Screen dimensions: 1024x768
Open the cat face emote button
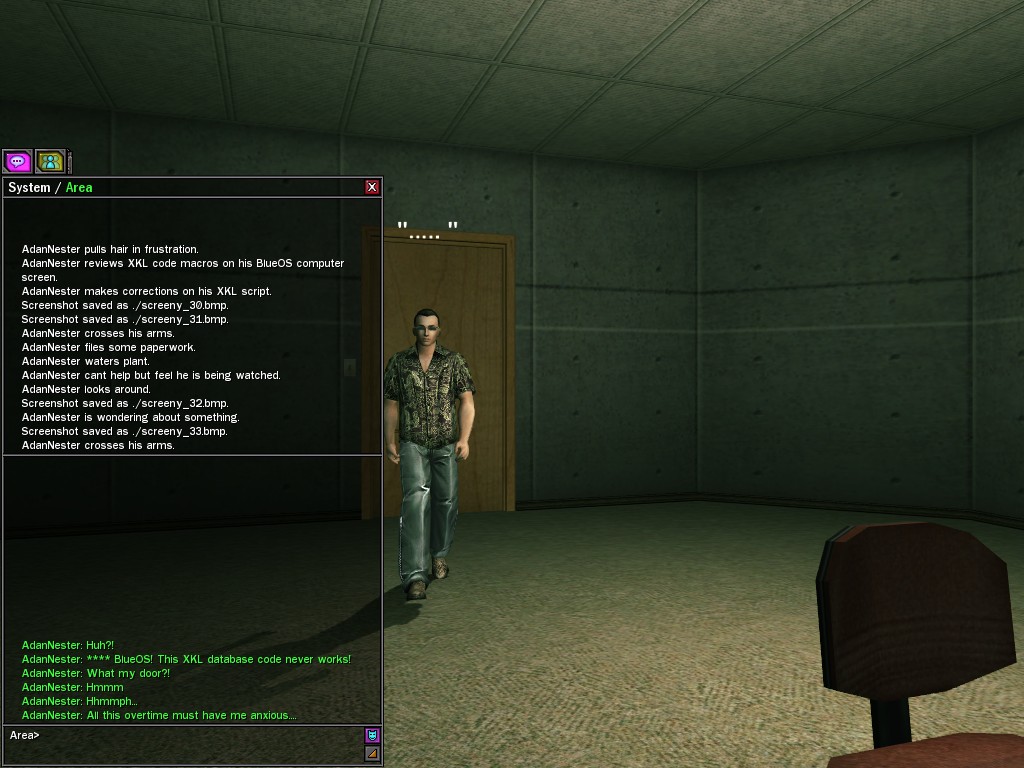coord(372,735)
